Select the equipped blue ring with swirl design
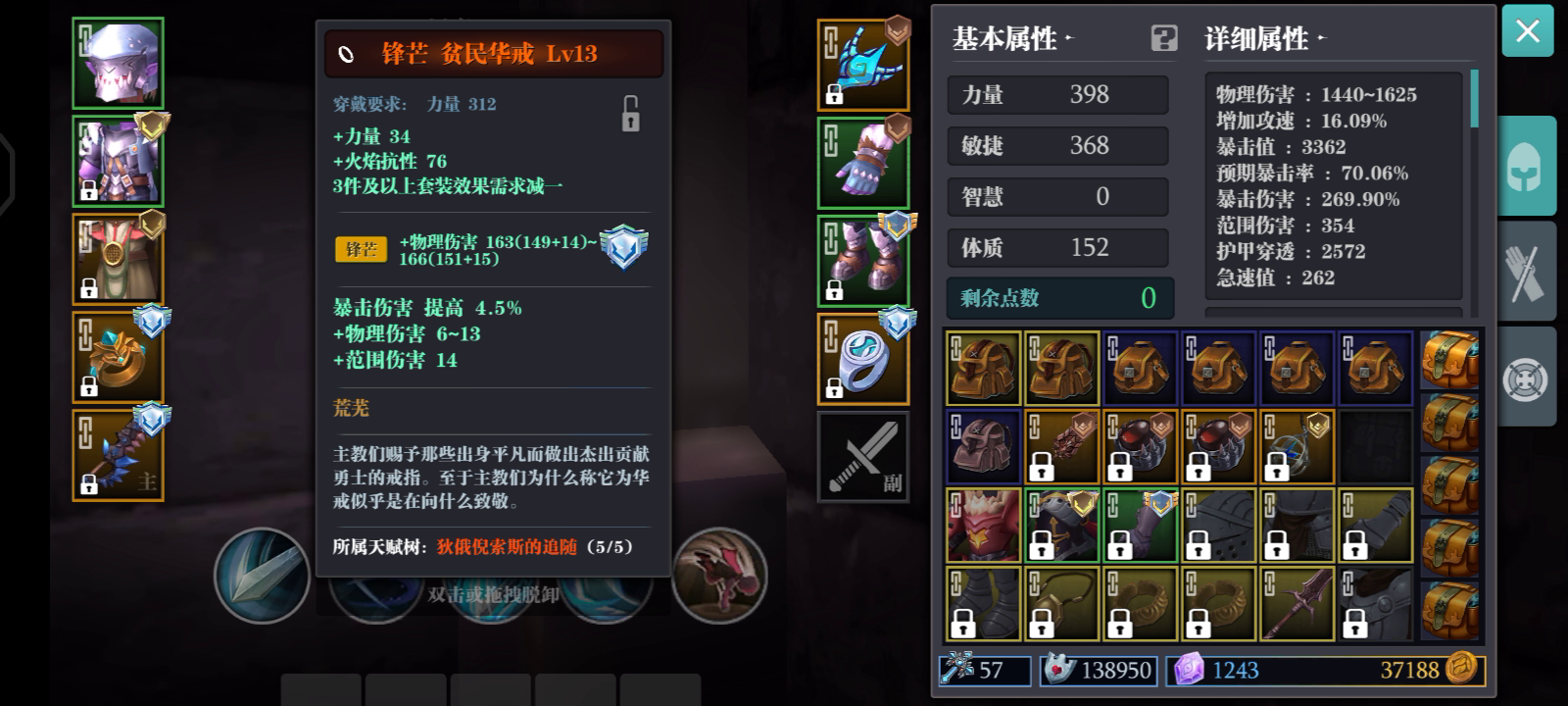1568x706 pixels. (x=863, y=358)
